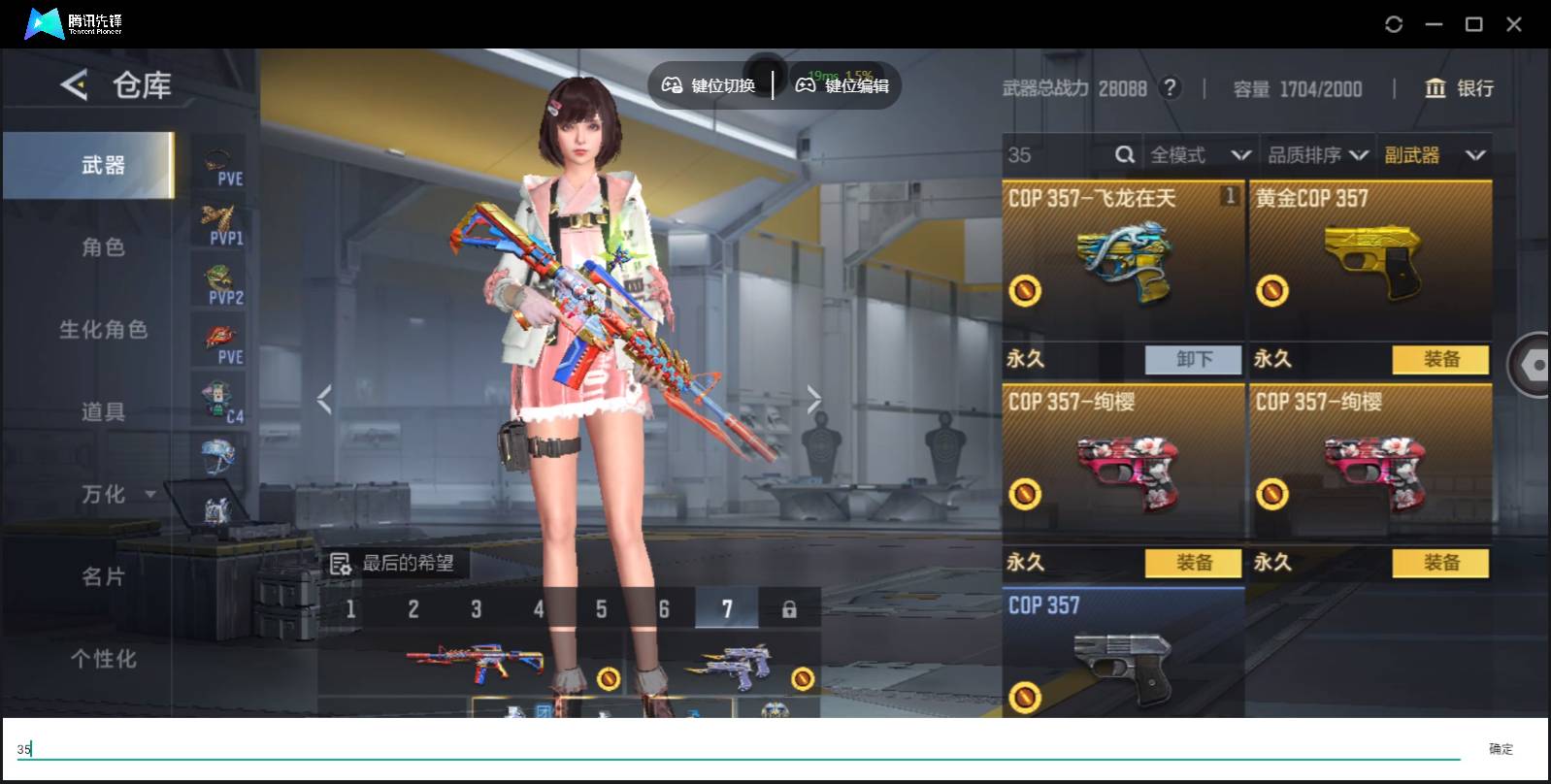Switch to the 角色 tab

click(102, 247)
